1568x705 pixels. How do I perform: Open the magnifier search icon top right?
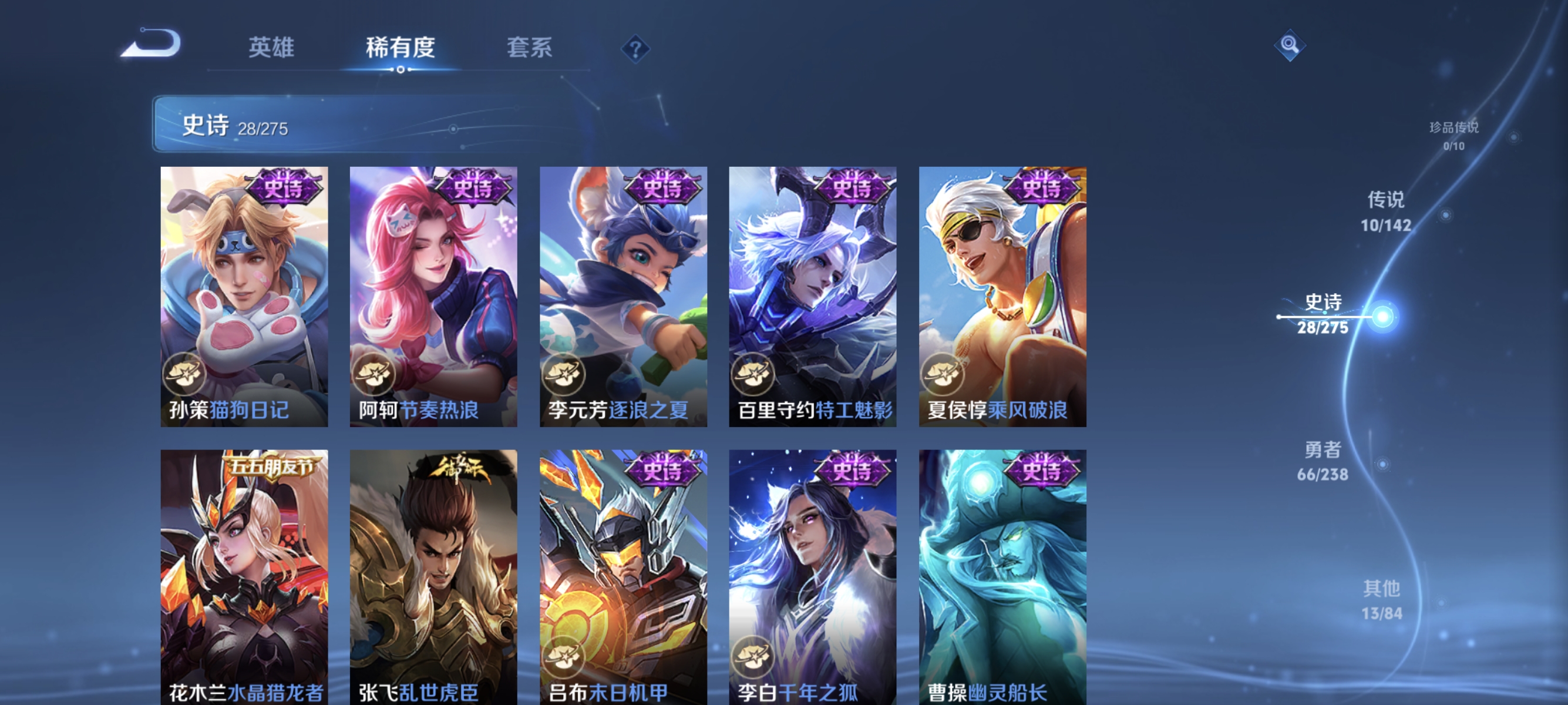1291,46
